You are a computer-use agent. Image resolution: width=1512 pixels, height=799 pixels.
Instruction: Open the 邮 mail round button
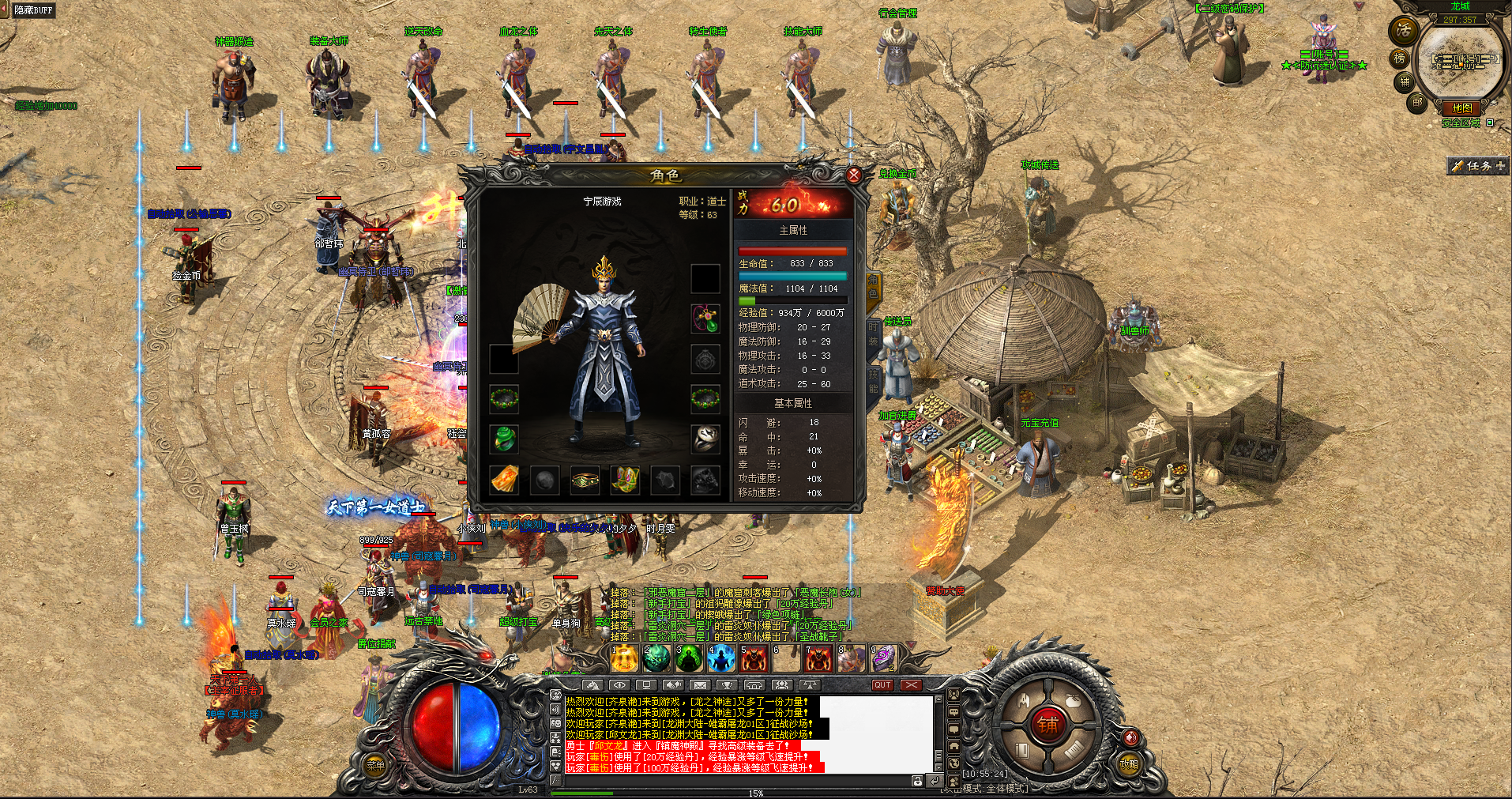[1417, 102]
